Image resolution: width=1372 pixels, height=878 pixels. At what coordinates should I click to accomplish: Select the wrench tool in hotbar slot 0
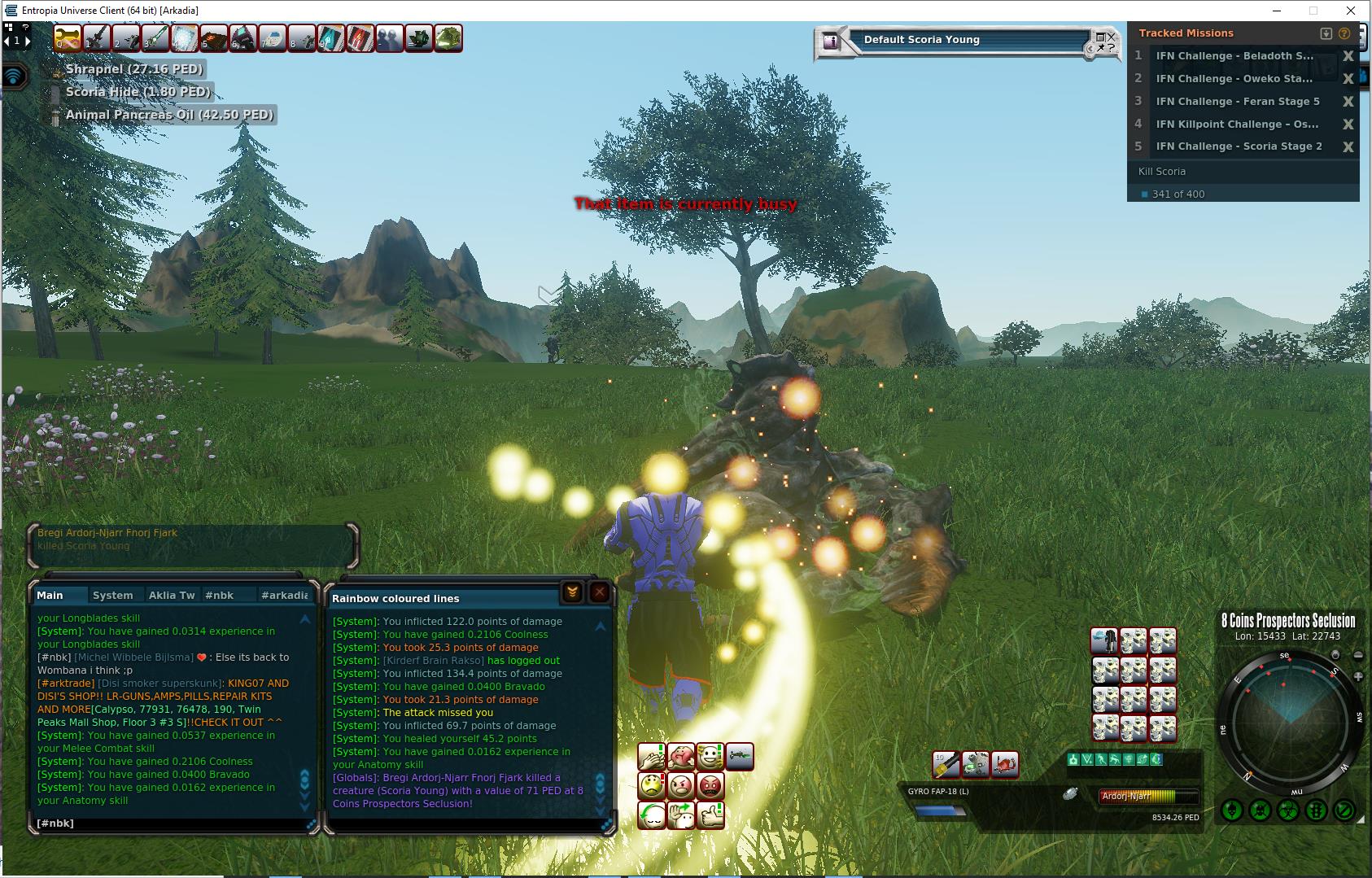[68, 38]
